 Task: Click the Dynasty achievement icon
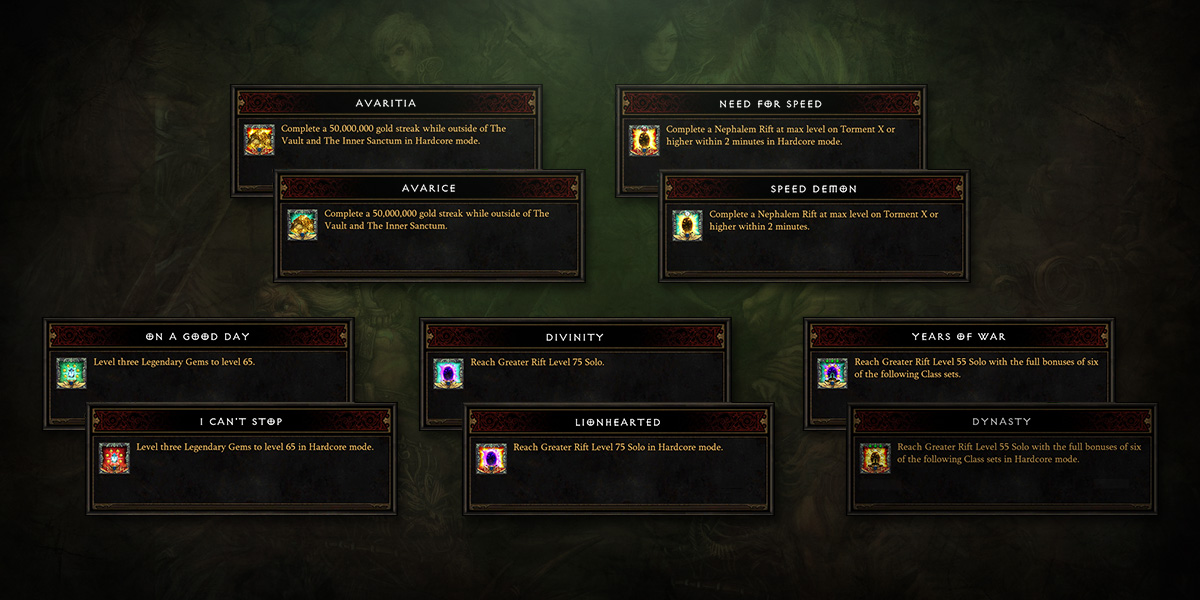(875, 458)
